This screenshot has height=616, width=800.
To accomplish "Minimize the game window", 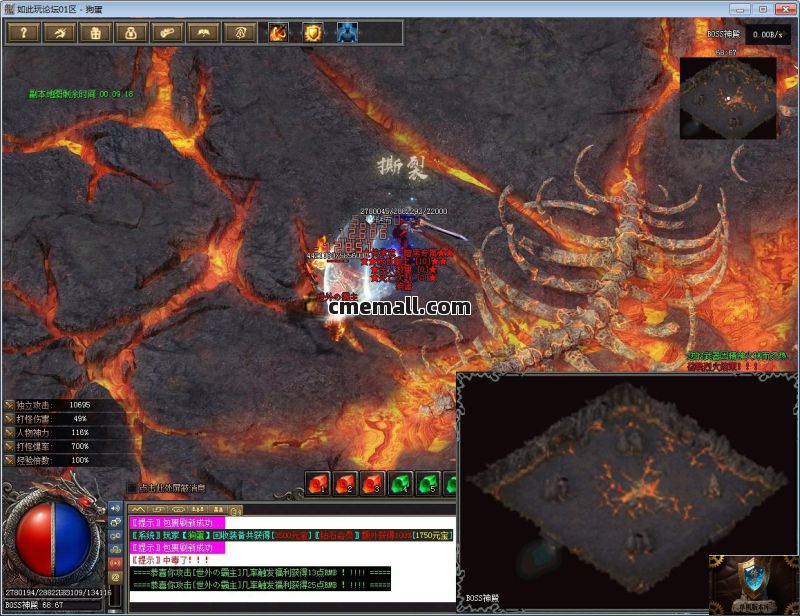I will coord(741,8).
